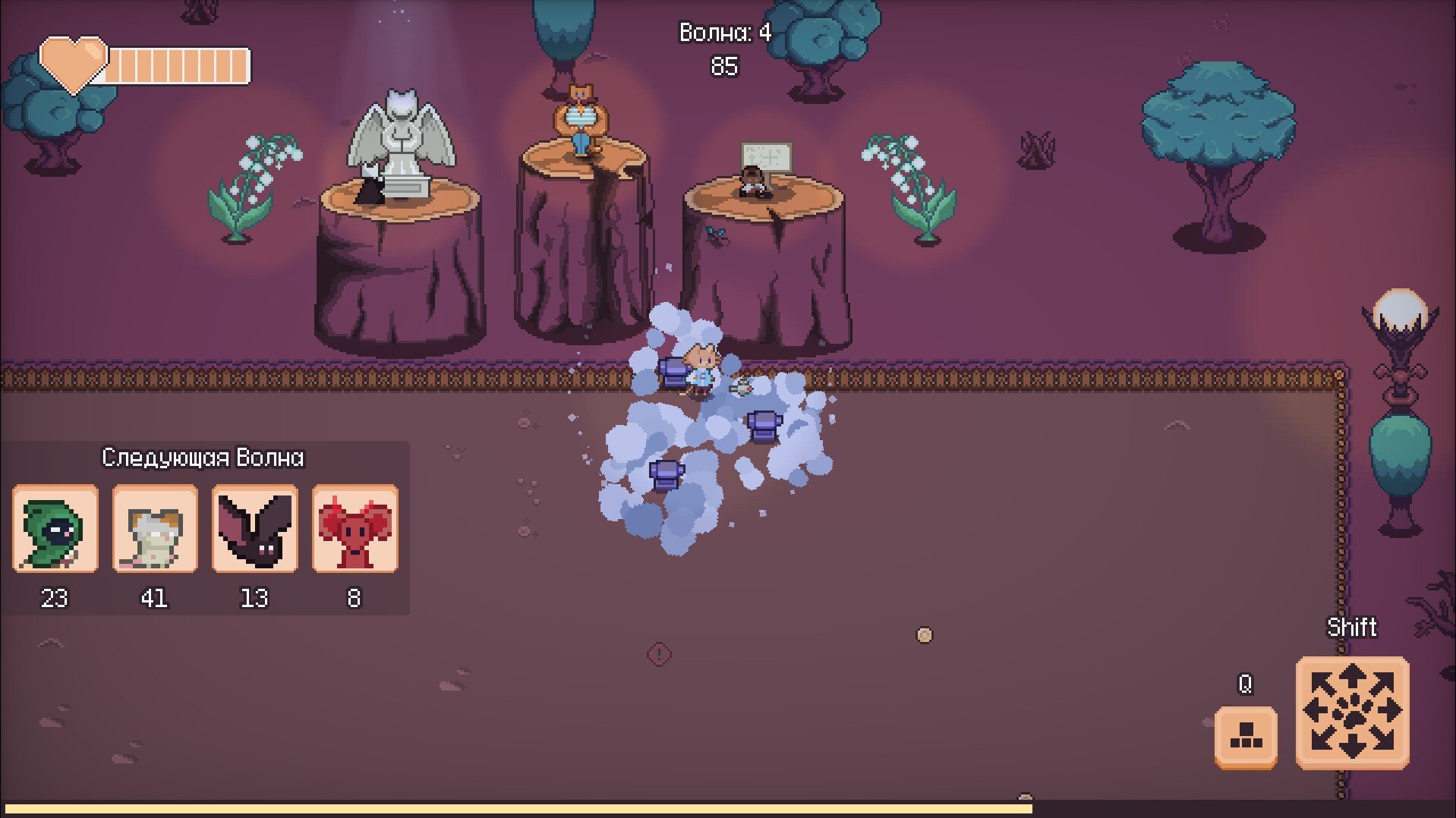Select the dark bat enemy portrait
This screenshot has width=1456, height=818.
254,529
